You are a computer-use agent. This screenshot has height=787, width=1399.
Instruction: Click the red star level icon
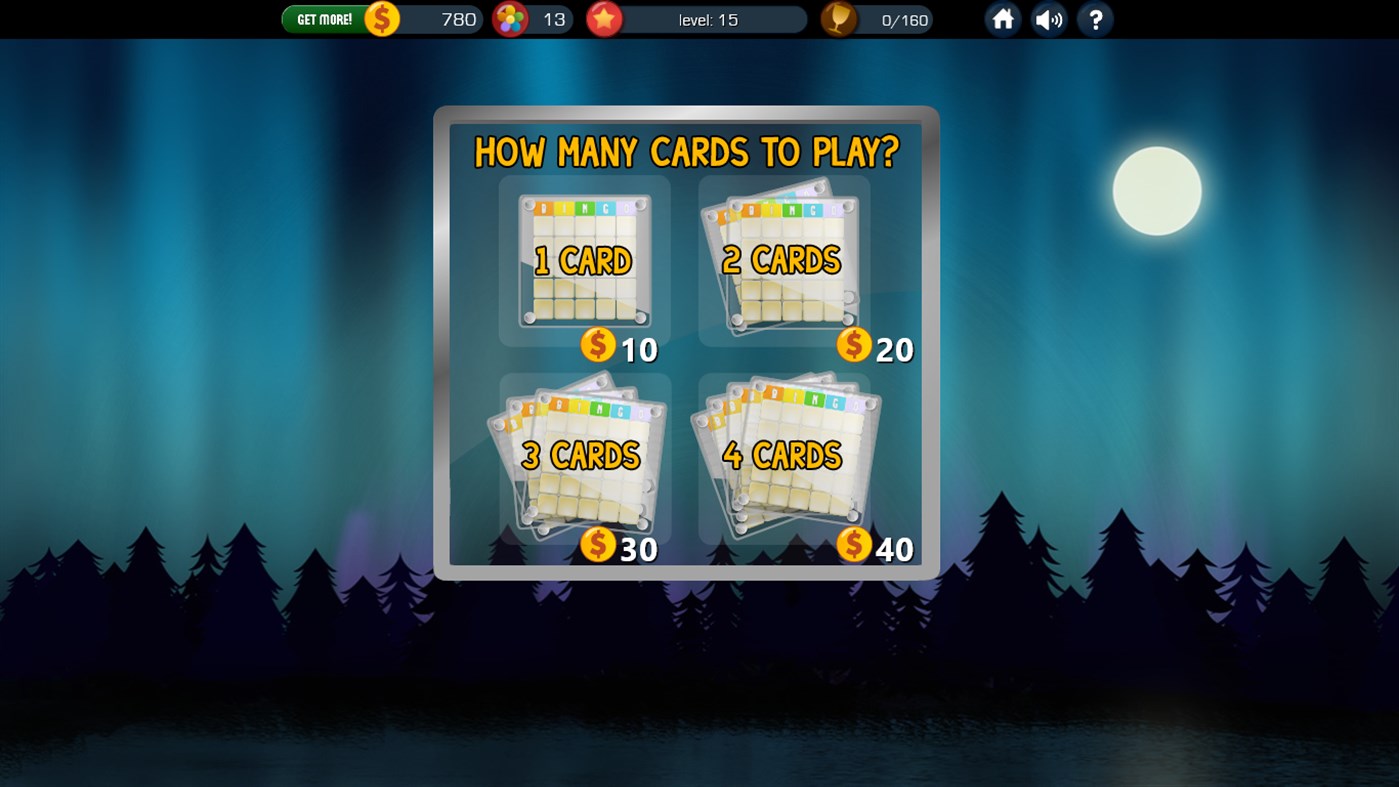pos(603,19)
